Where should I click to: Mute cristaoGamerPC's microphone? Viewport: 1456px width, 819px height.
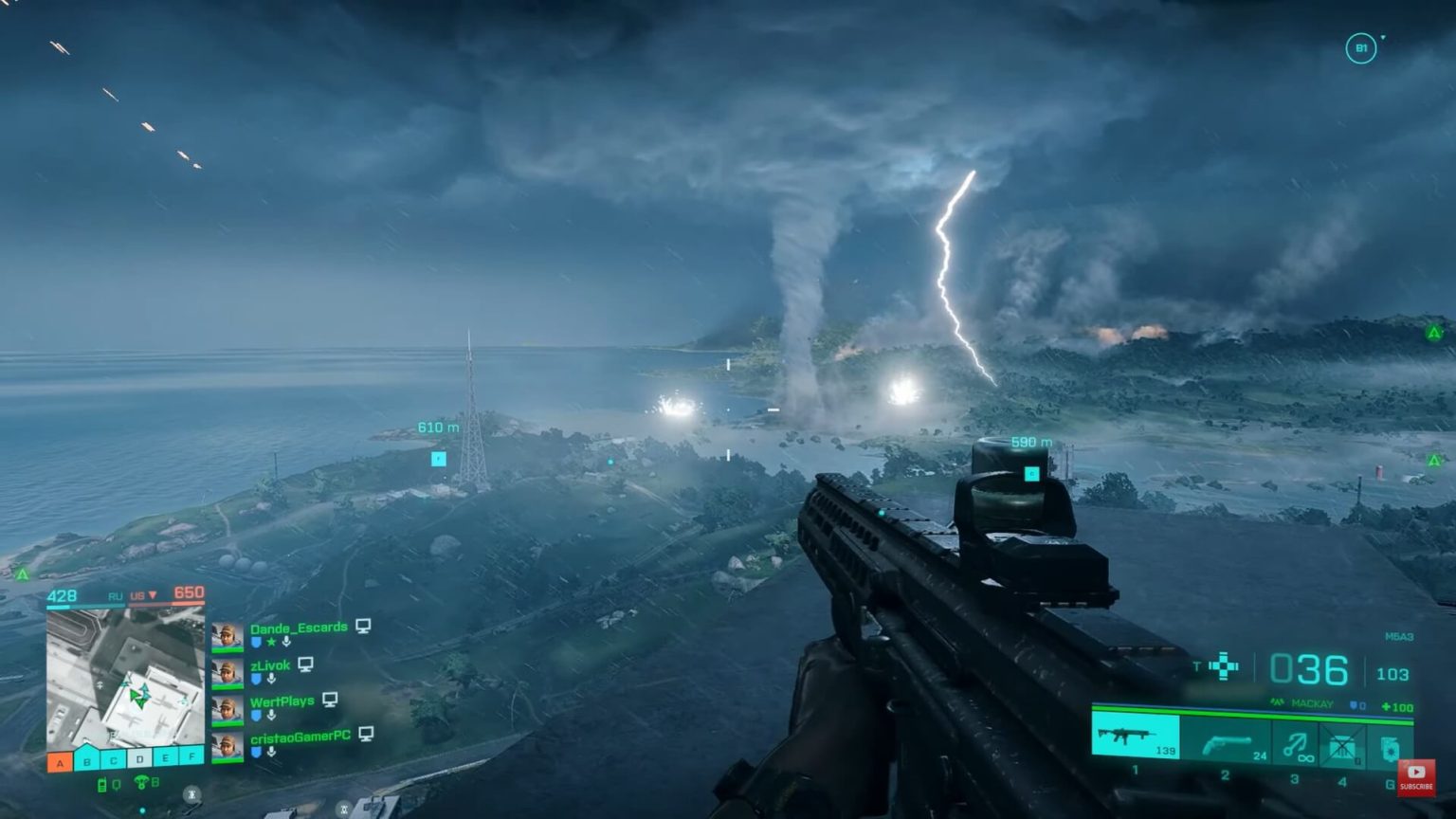tap(271, 753)
